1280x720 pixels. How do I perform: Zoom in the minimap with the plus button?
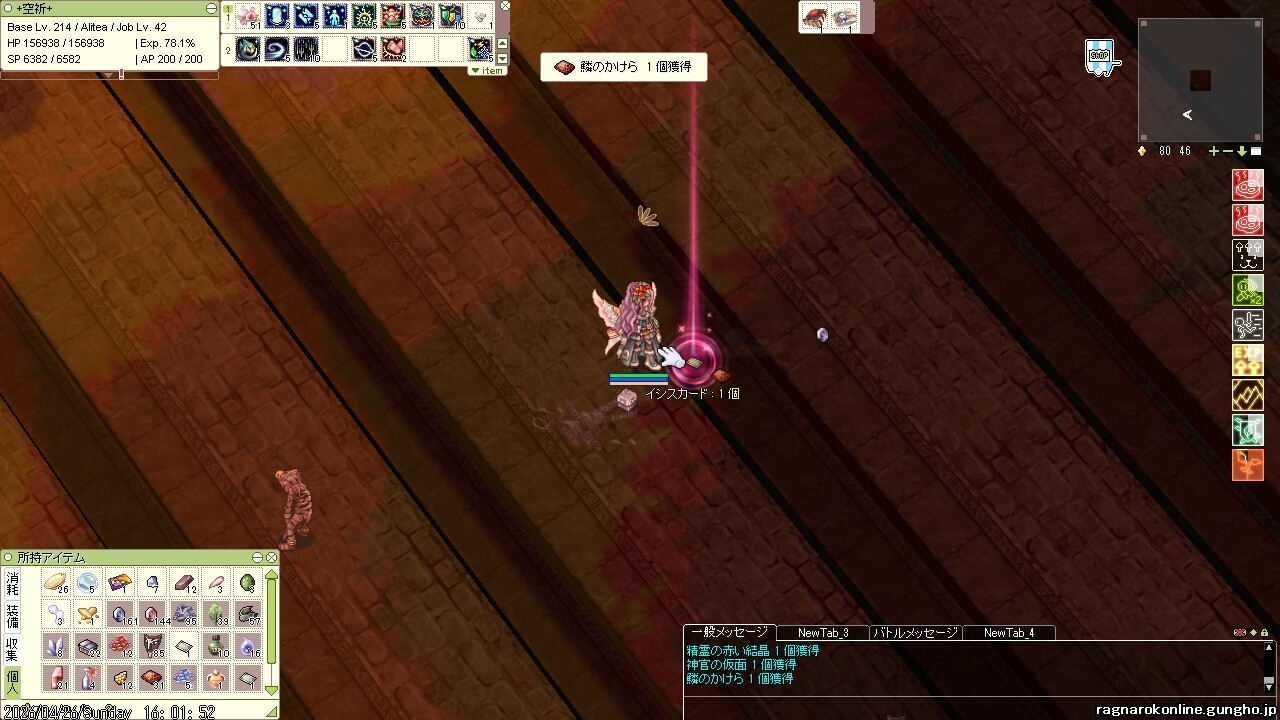(1214, 151)
